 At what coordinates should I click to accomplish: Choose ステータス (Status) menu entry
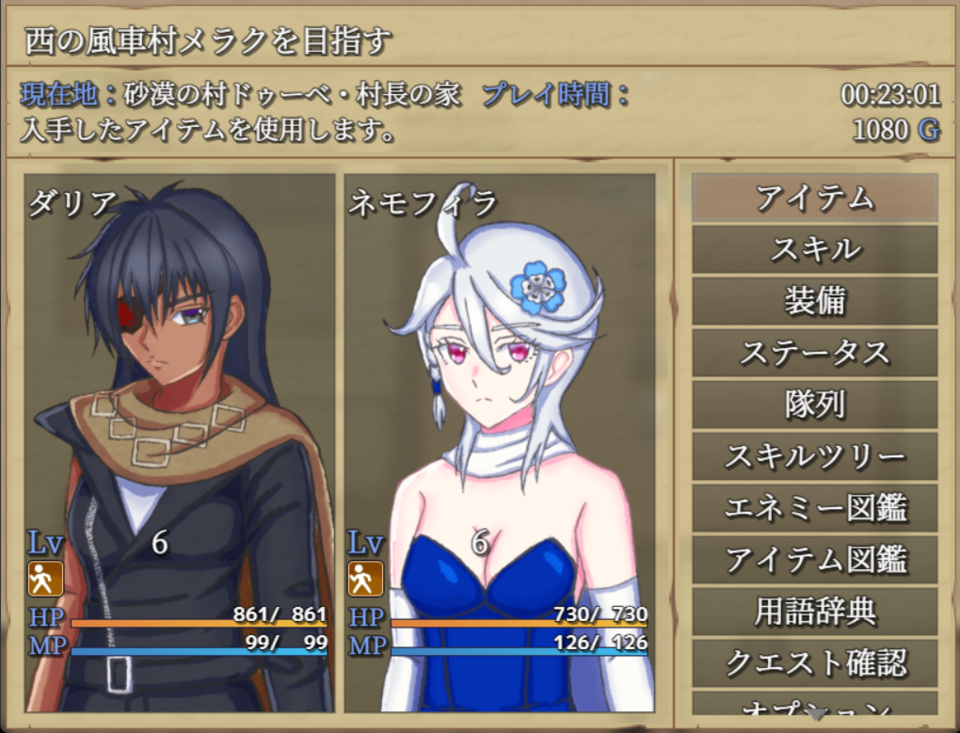click(814, 353)
